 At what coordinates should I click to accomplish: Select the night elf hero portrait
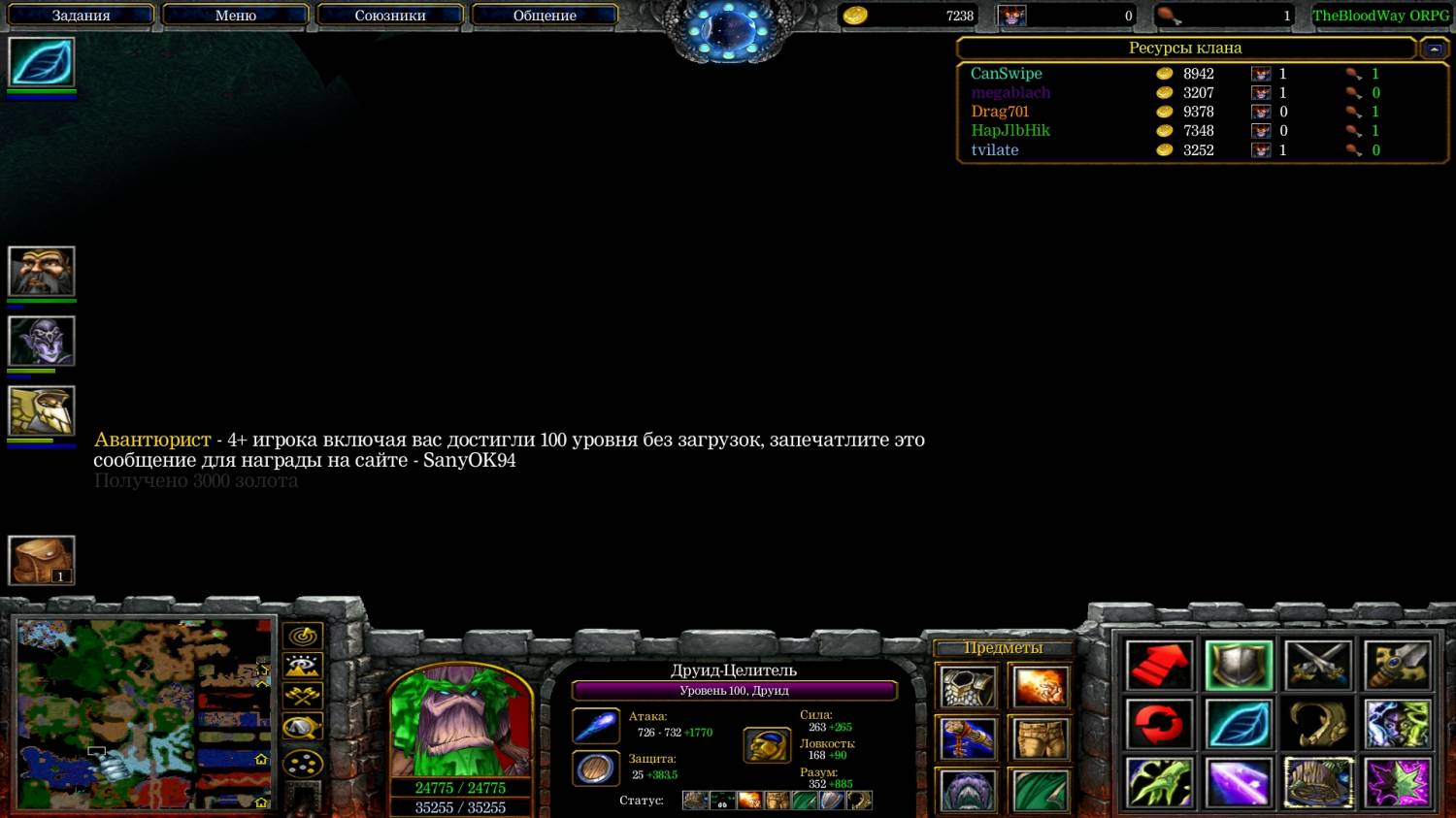pyautogui.click(x=42, y=342)
